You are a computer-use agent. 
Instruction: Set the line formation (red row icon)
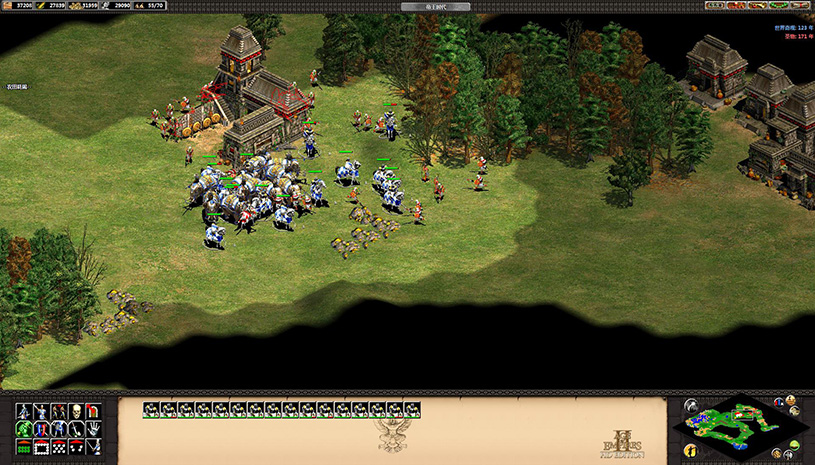point(24,445)
